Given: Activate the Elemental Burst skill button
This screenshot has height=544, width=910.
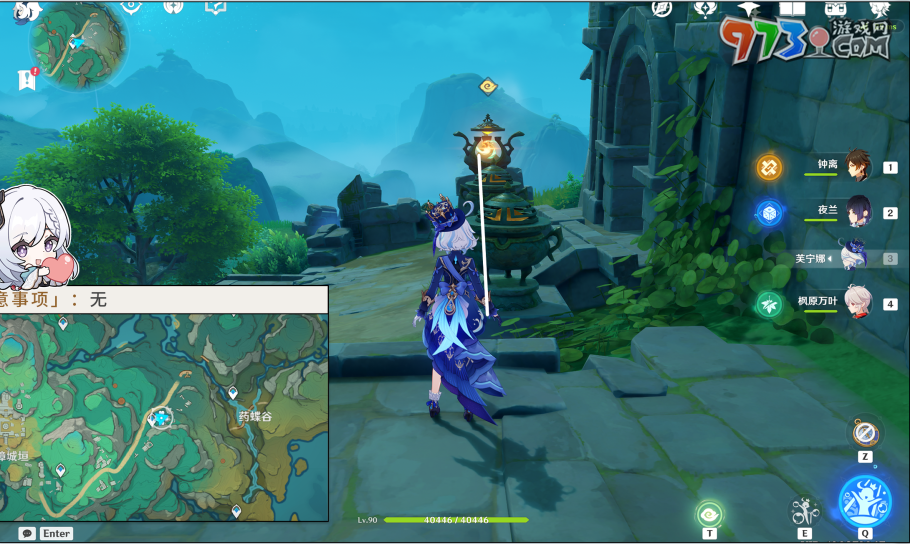Looking at the screenshot, I should click(x=865, y=499).
